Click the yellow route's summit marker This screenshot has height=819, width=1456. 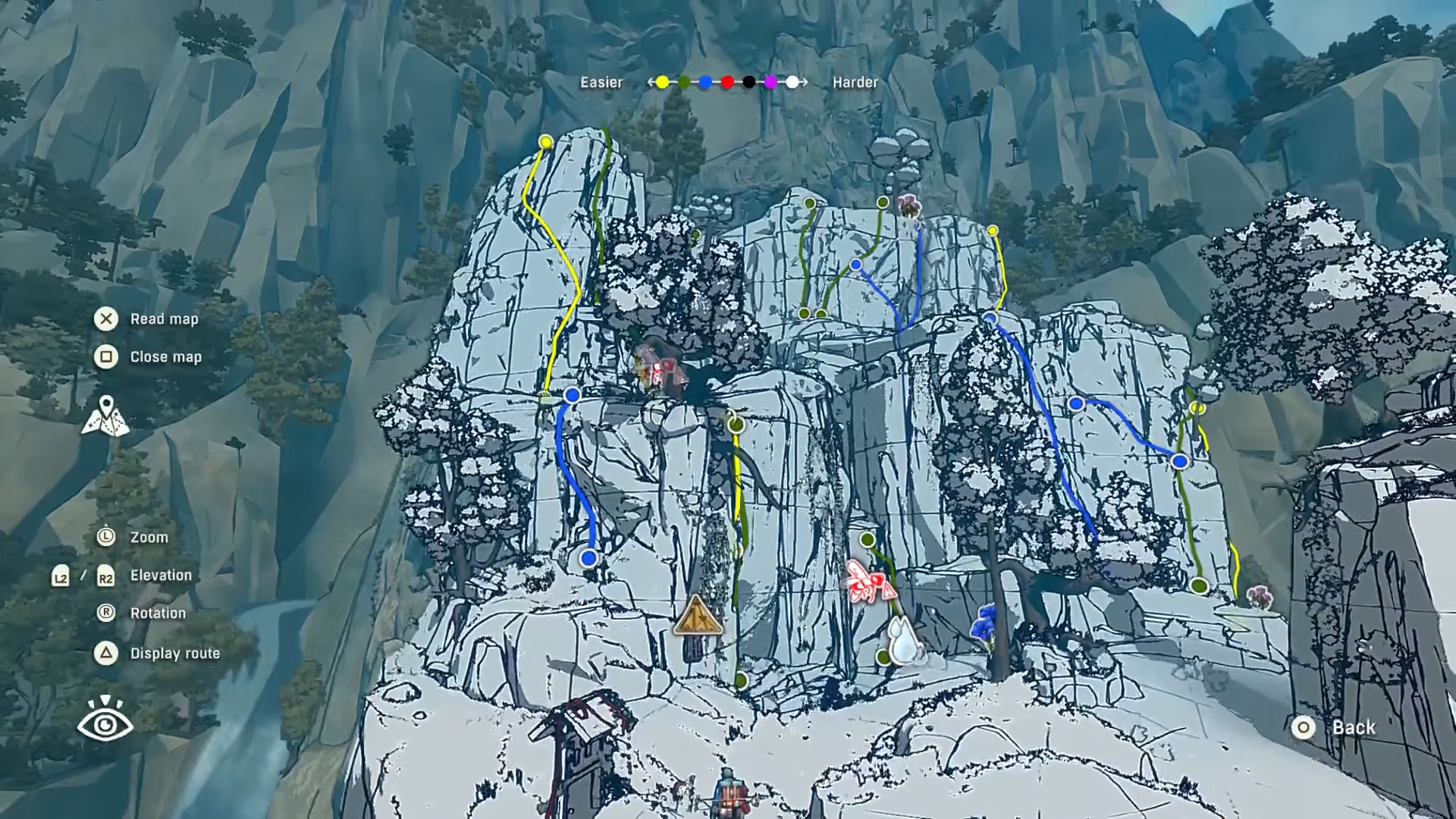(x=546, y=142)
